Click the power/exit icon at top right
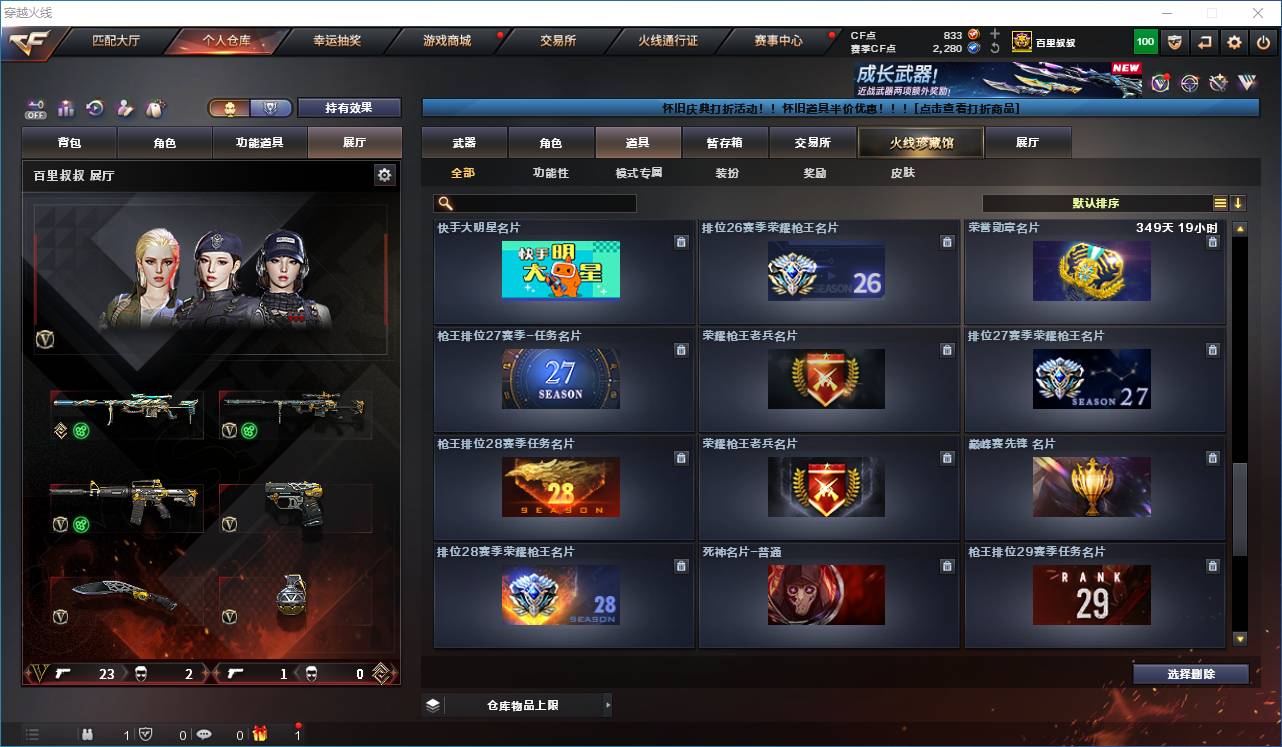The image size is (1282, 747). pos(1264,42)
